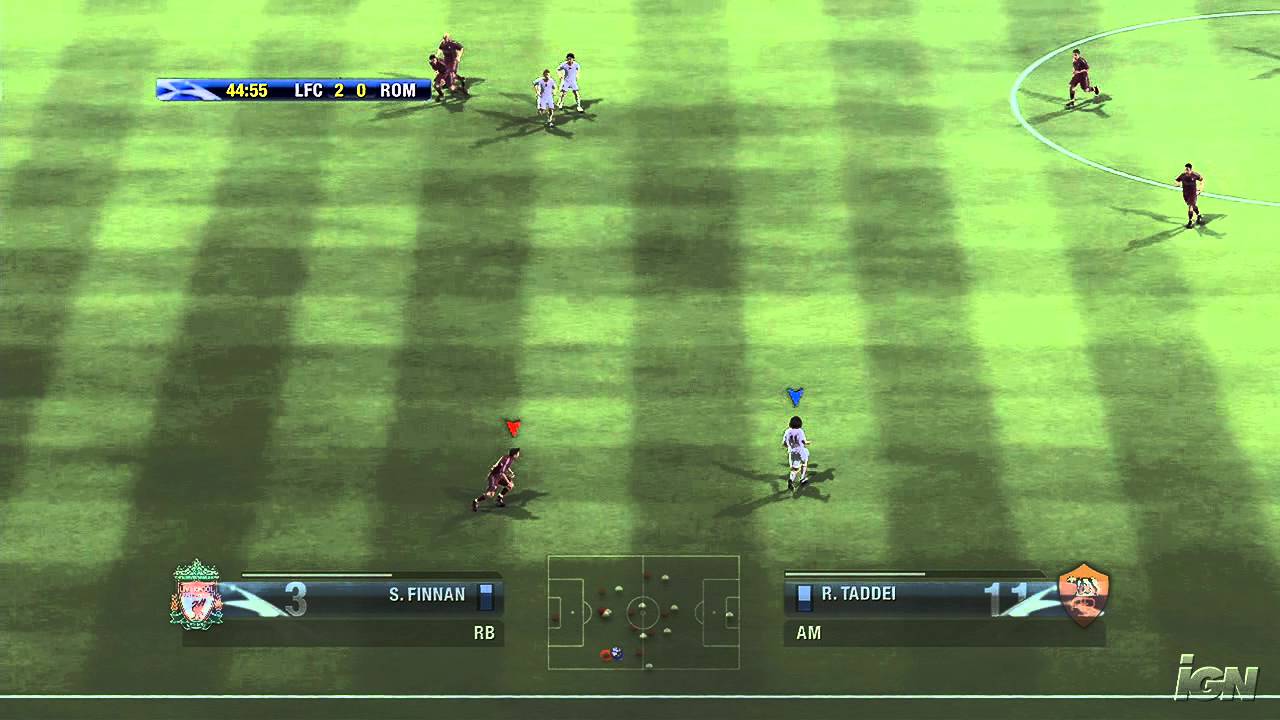Select the S. FINNAN name banner
This screenshot has width=1280, height=720.
[x=430, y=593]
